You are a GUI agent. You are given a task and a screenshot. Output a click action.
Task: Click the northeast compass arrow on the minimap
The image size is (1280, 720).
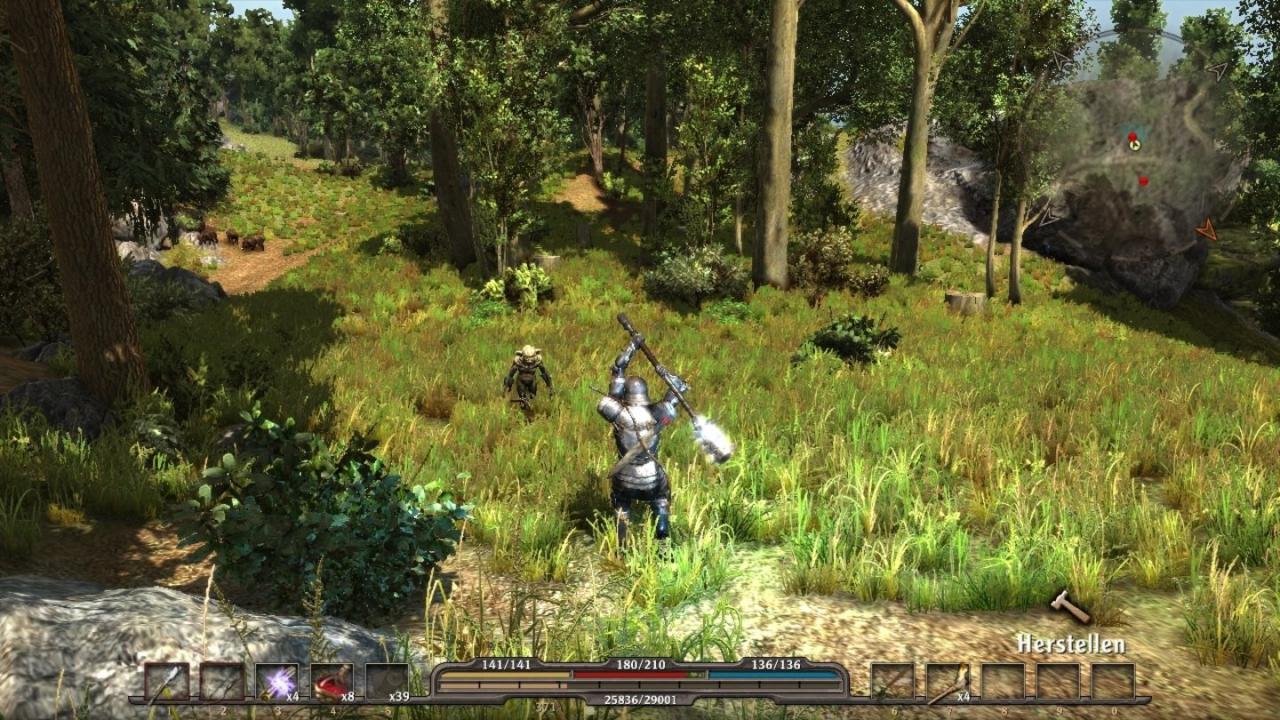click(1218, 70)
